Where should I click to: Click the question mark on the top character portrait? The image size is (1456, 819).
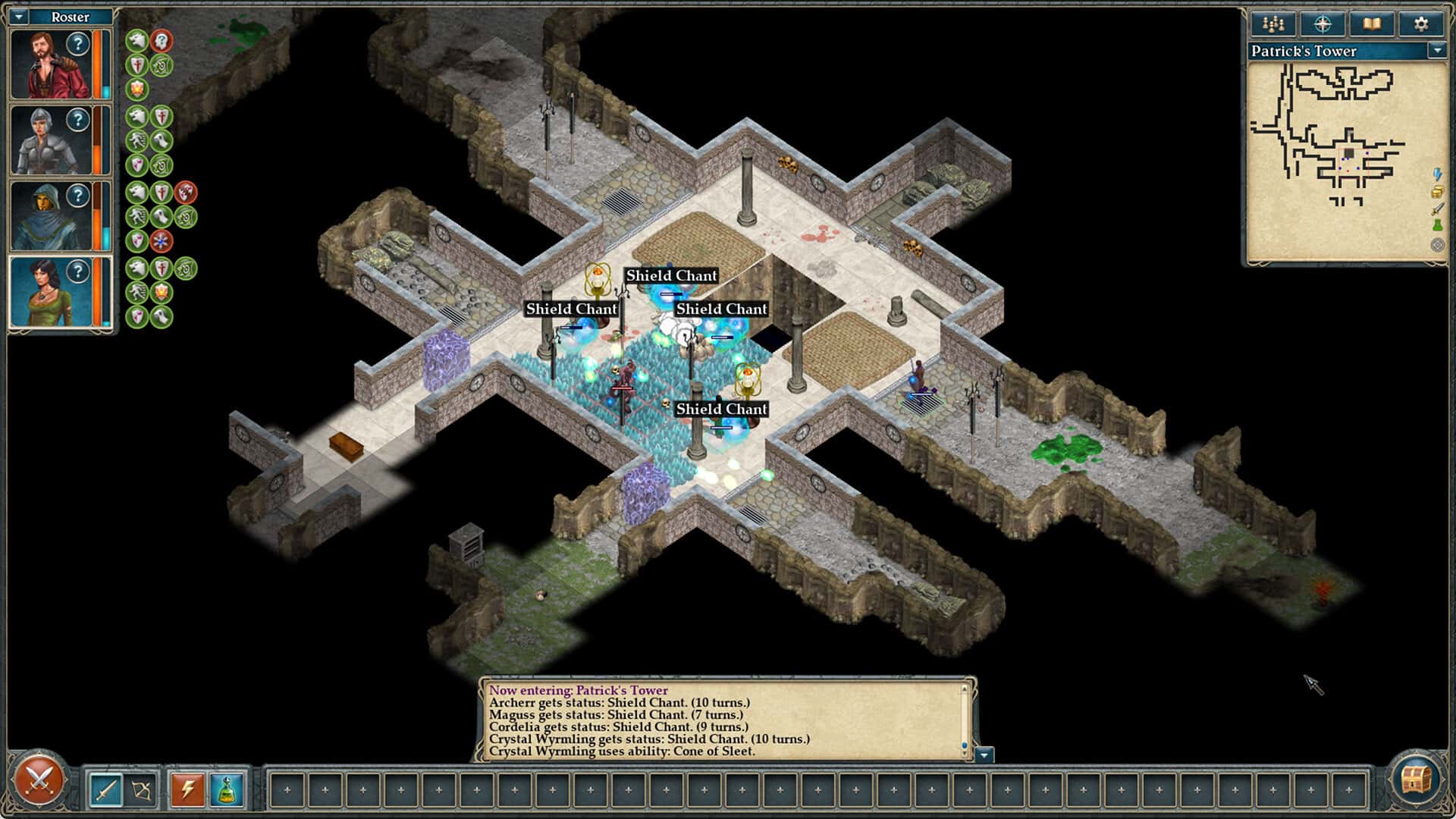point(77,42)
